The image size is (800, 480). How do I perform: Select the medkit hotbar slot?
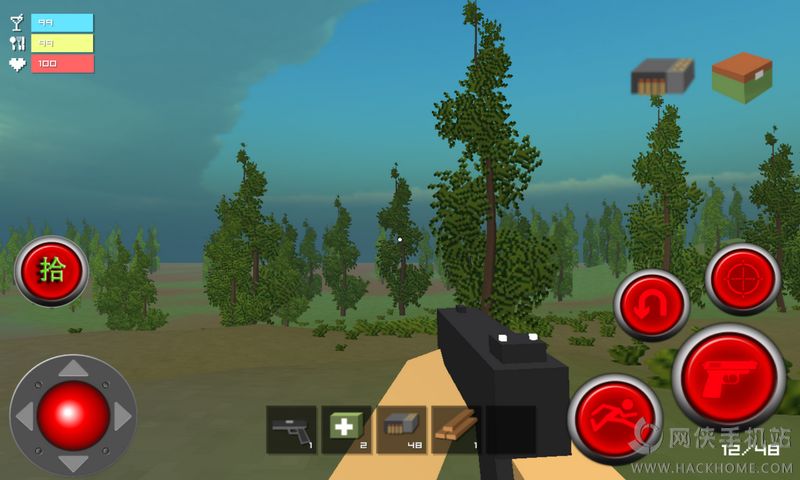(346, 430)
